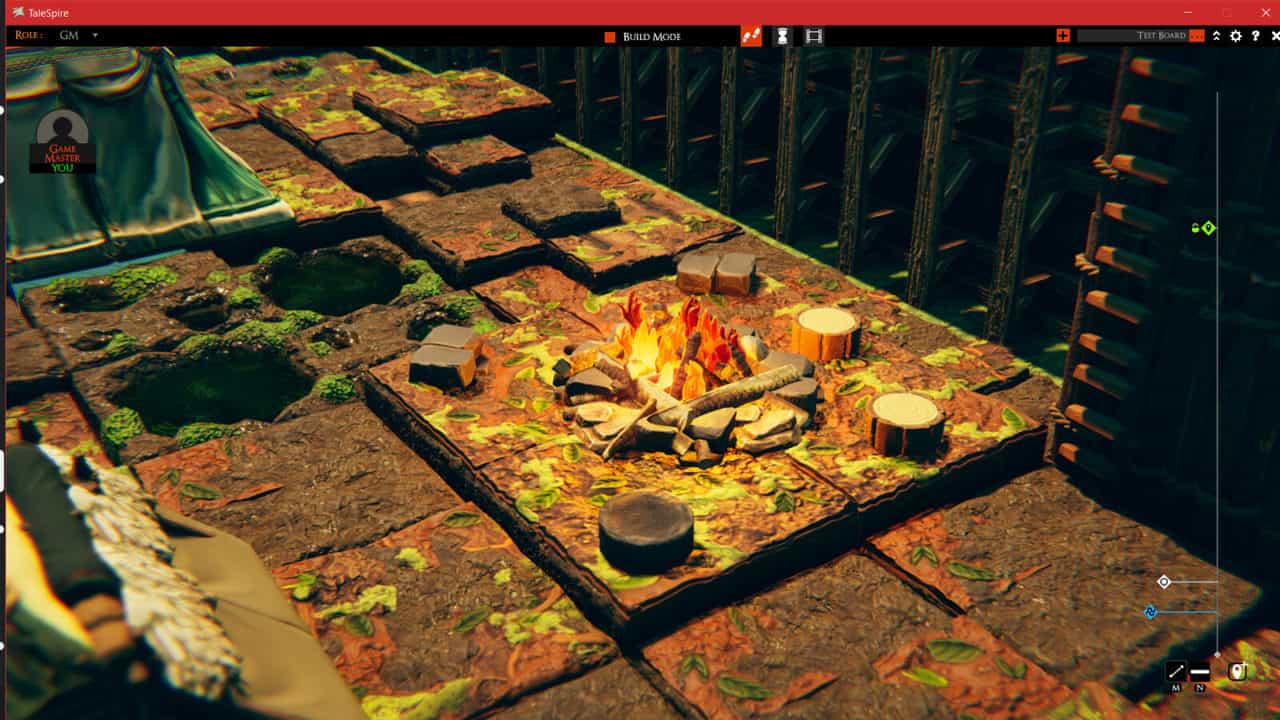The height and width of the screenshot is (720, 1280).
Task: Toggle the green lock height marker
Action: click(1202, 228)
